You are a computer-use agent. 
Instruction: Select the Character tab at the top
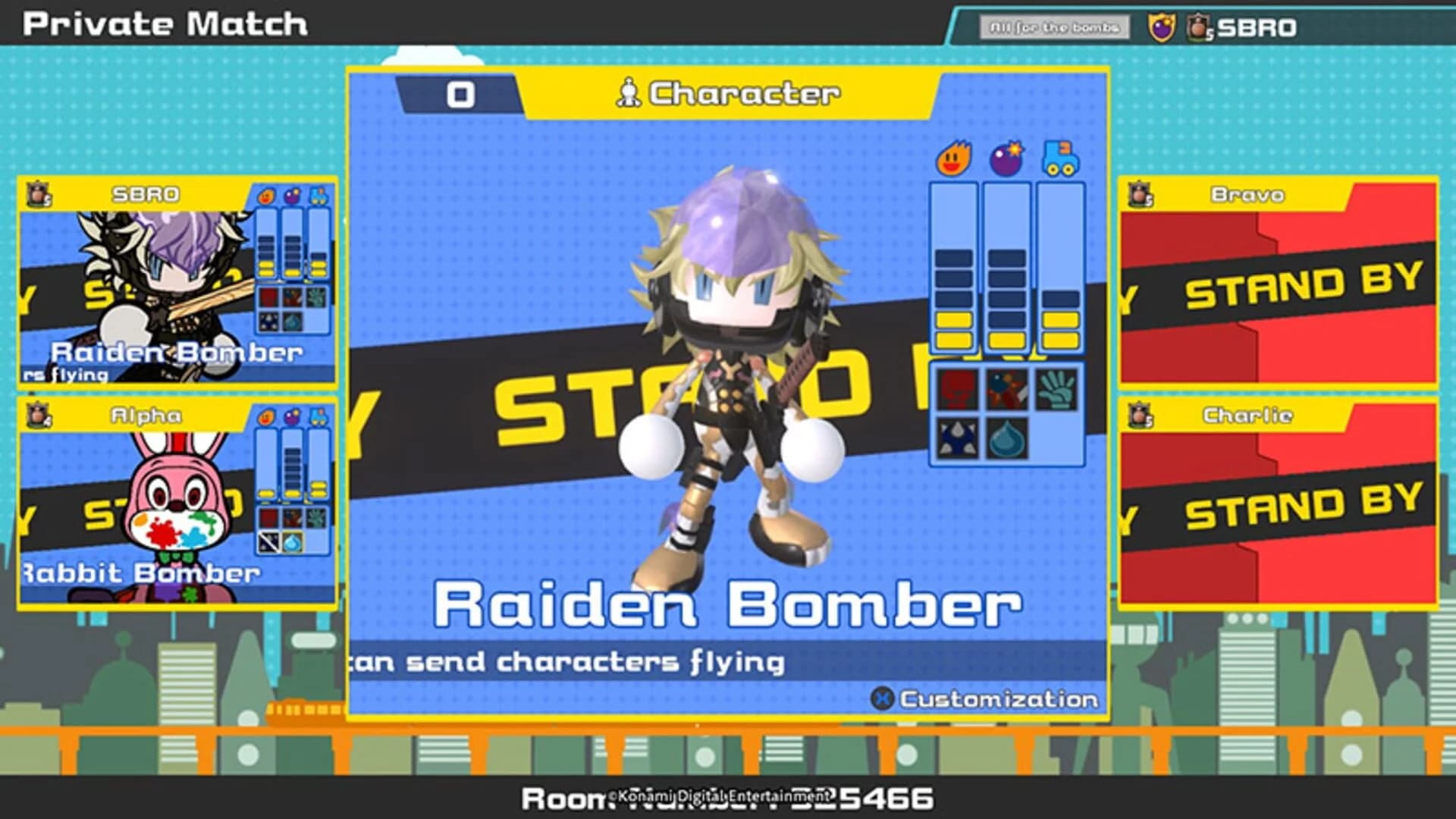click(x=728, y=93)
